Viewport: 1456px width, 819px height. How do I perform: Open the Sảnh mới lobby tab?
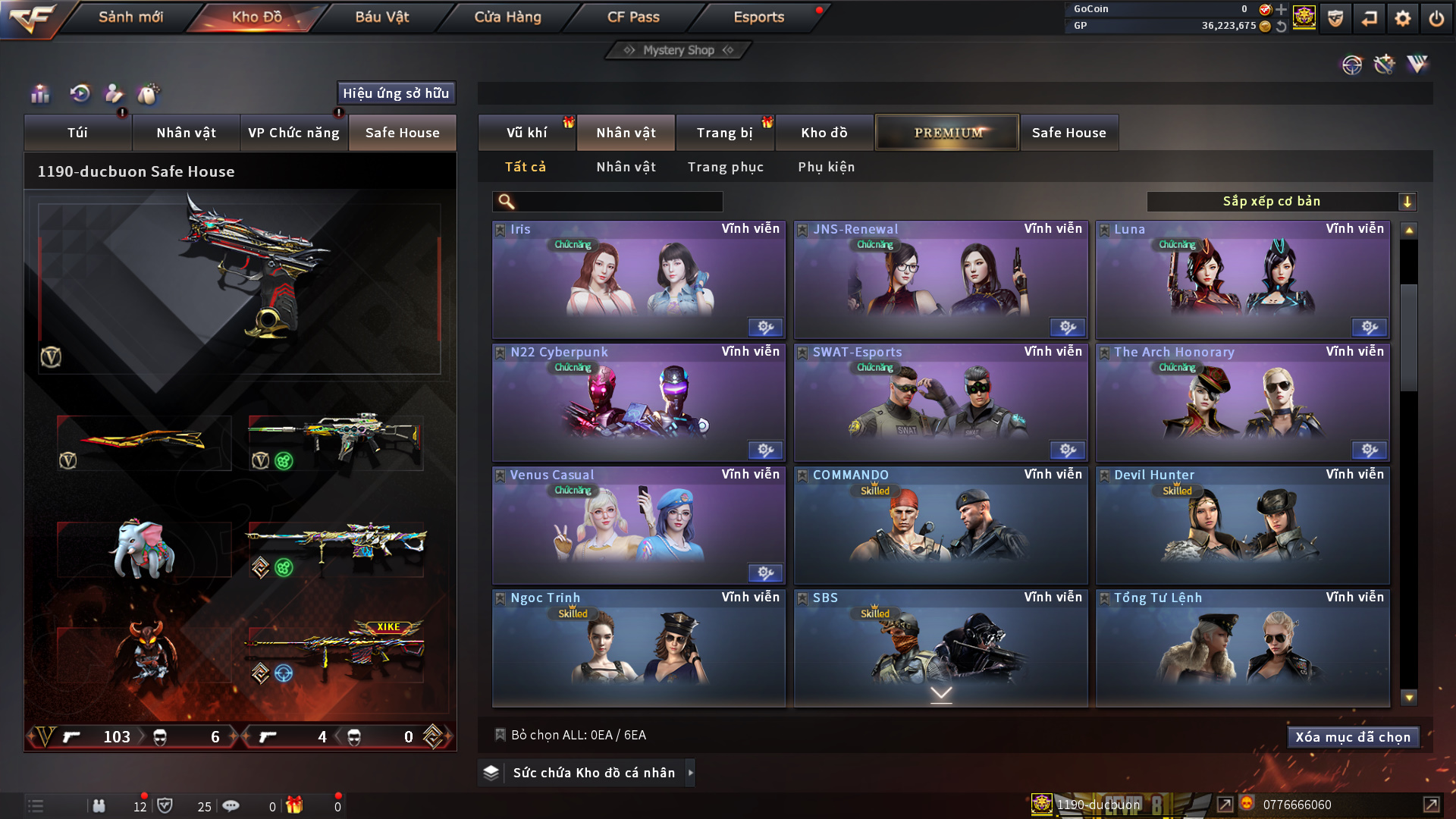pos(130,17)
